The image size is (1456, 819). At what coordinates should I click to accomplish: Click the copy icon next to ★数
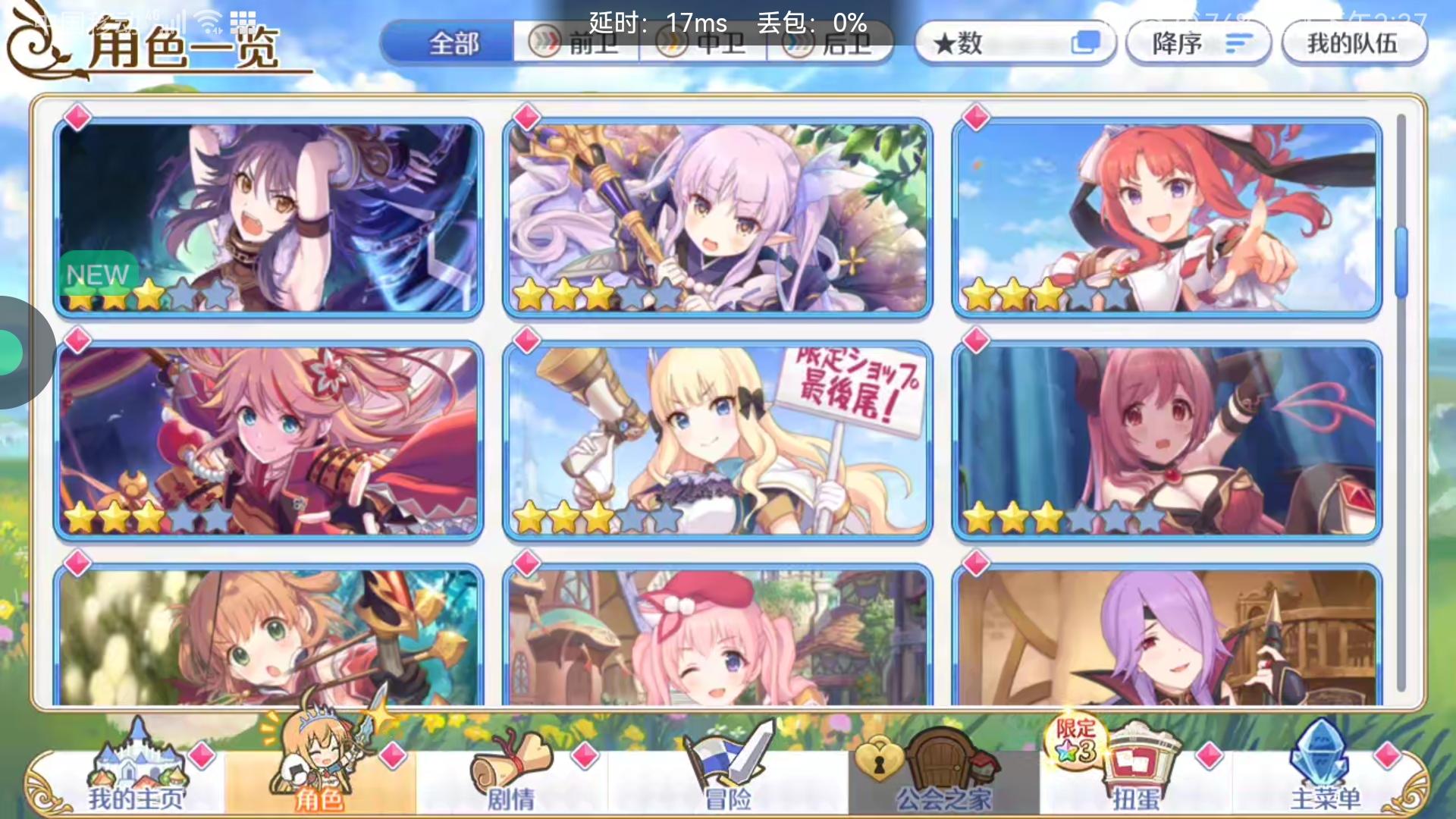coord(1088,43)
